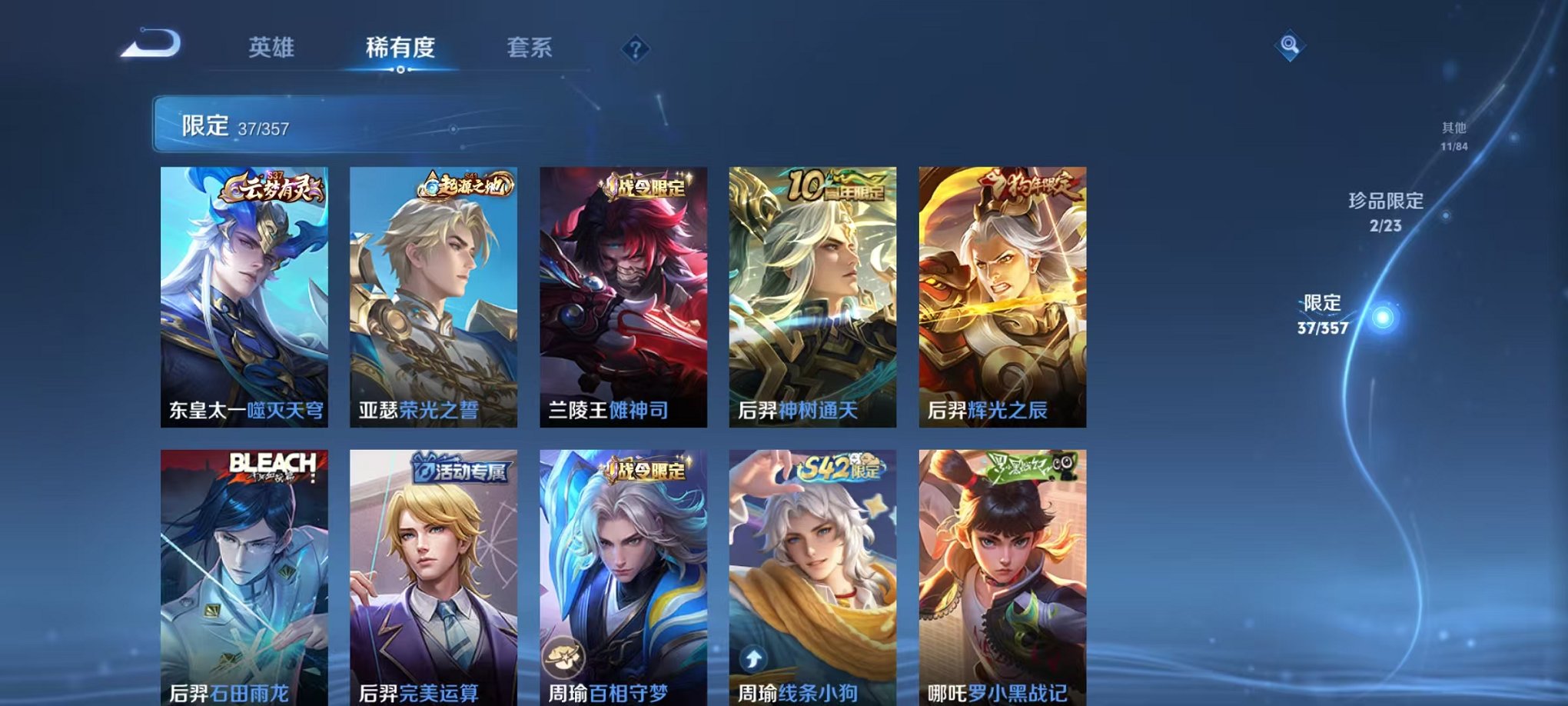Select the 稀有度 tab
The image size is (1568, 706).
click(x=400, y=48)
